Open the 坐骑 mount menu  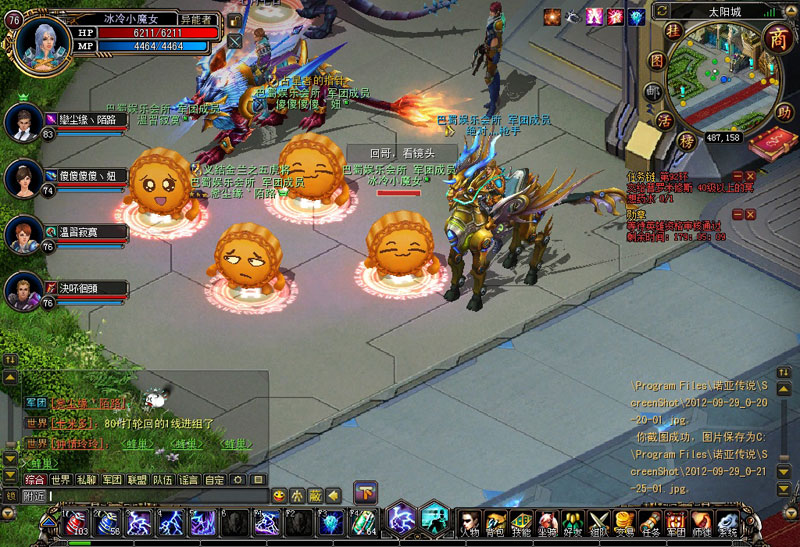[547, 522]
